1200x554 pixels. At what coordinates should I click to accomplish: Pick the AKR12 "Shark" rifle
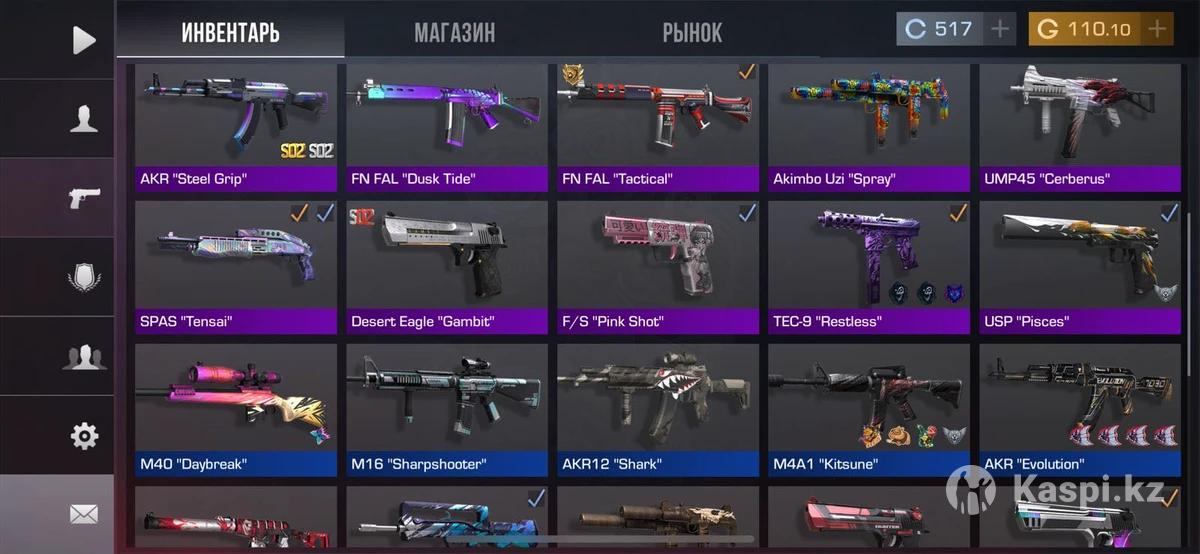tap(658, 409)
